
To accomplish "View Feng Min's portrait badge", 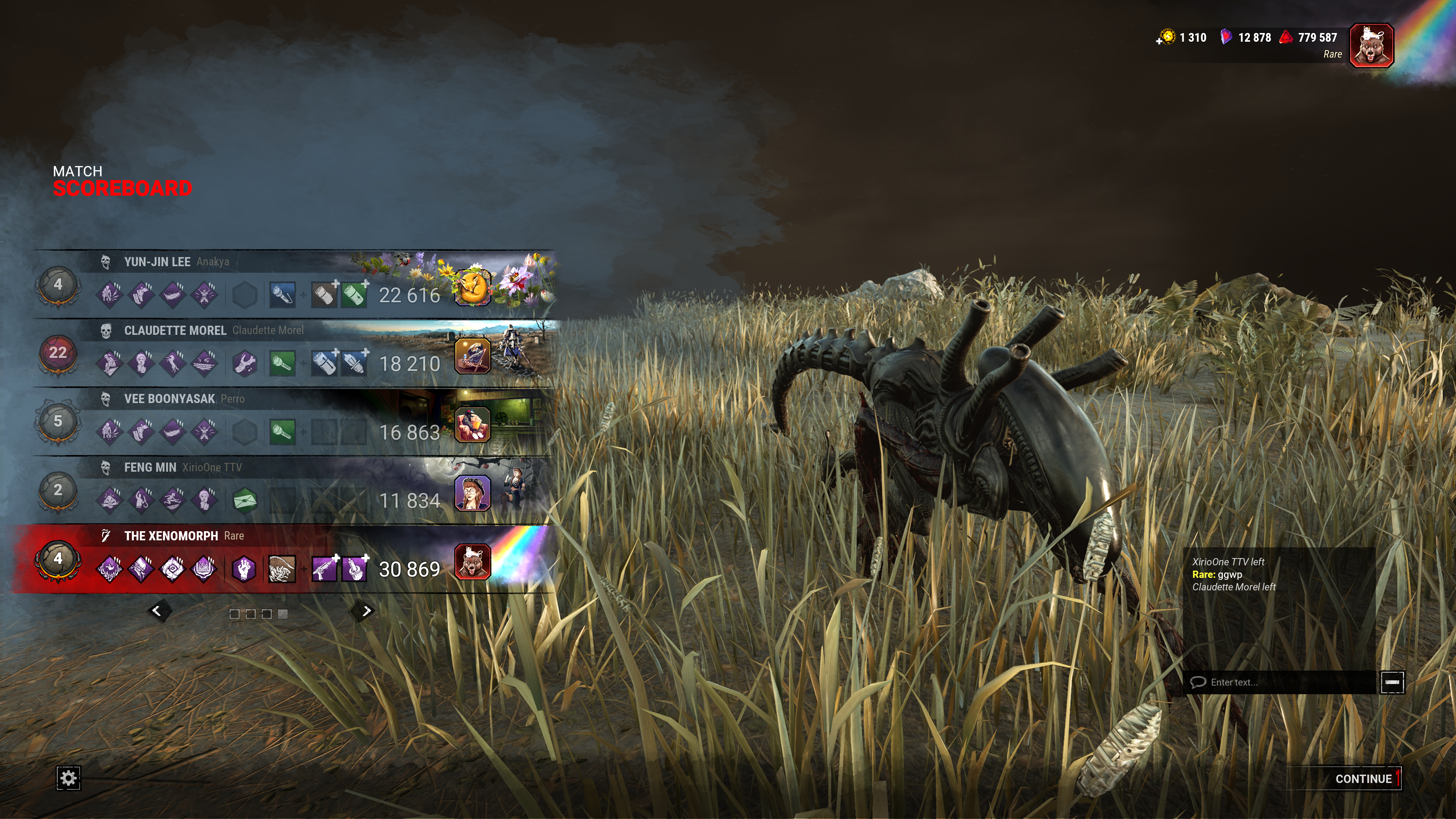I will click(x=472, y=493).
